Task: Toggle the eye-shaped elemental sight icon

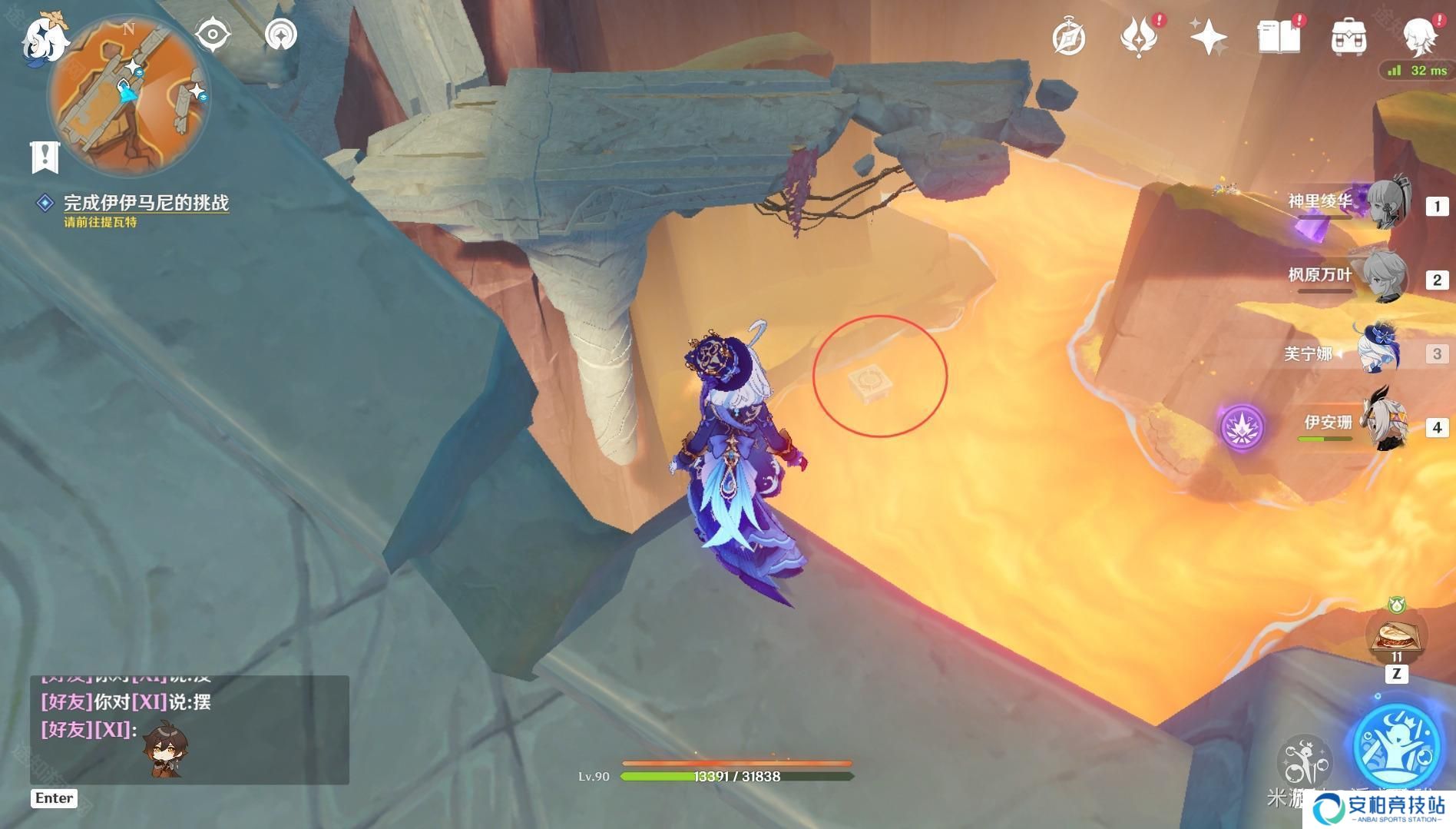Action: tap(213, 35)
